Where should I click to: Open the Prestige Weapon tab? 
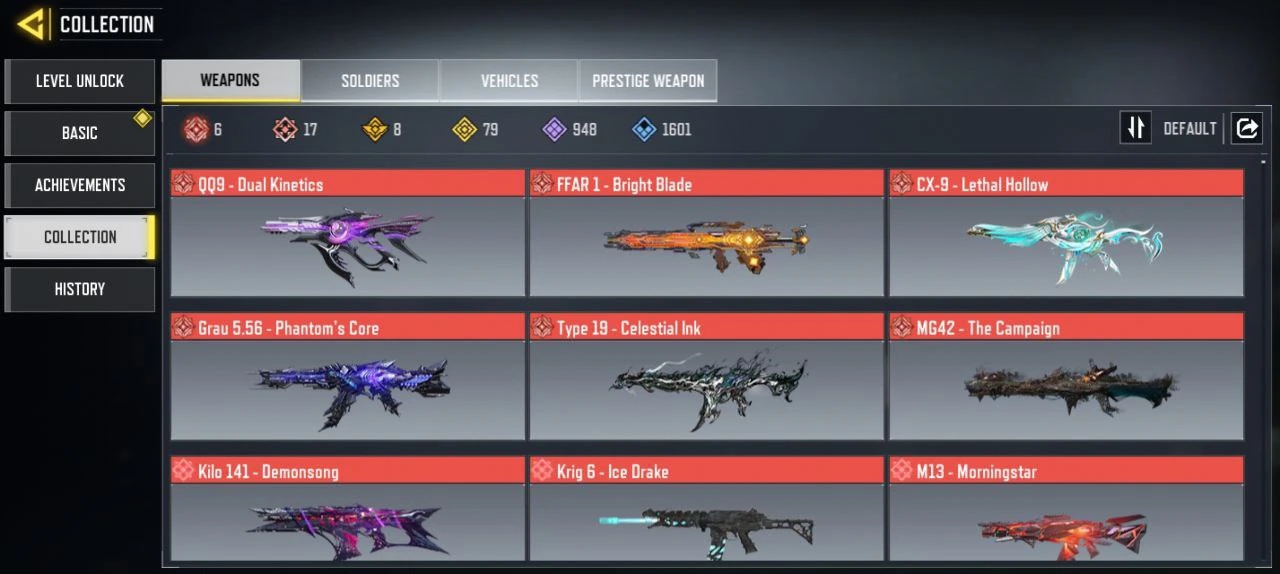click(x=648, y=81)
